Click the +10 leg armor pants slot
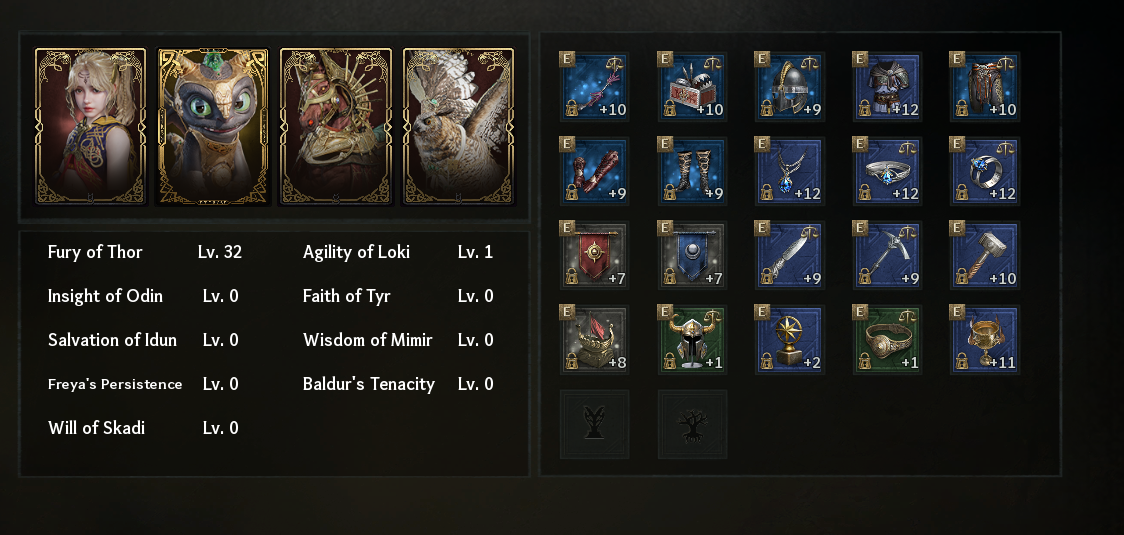 (x=984, y=87)
